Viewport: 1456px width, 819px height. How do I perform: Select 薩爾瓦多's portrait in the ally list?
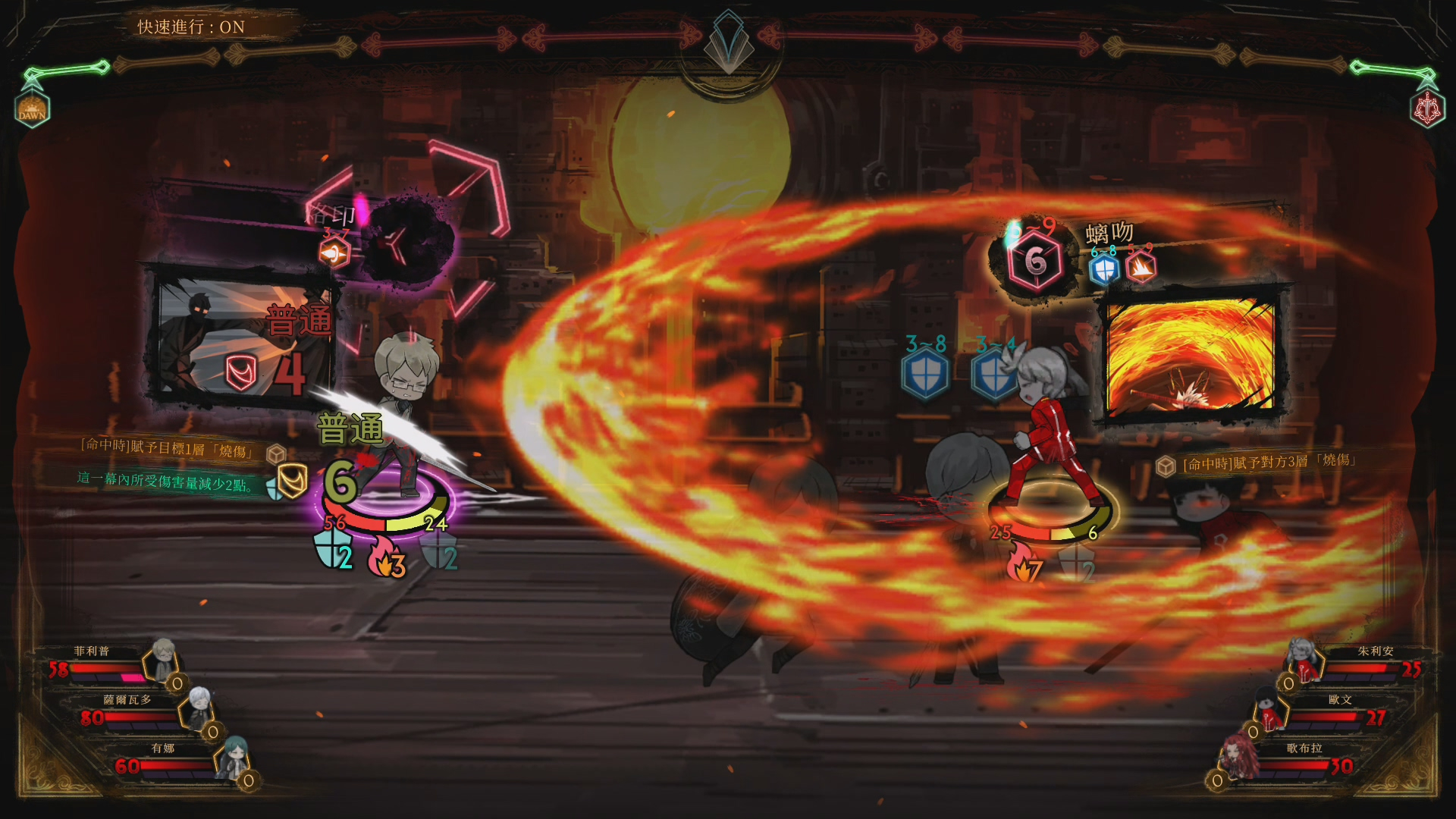click(199, 707)
